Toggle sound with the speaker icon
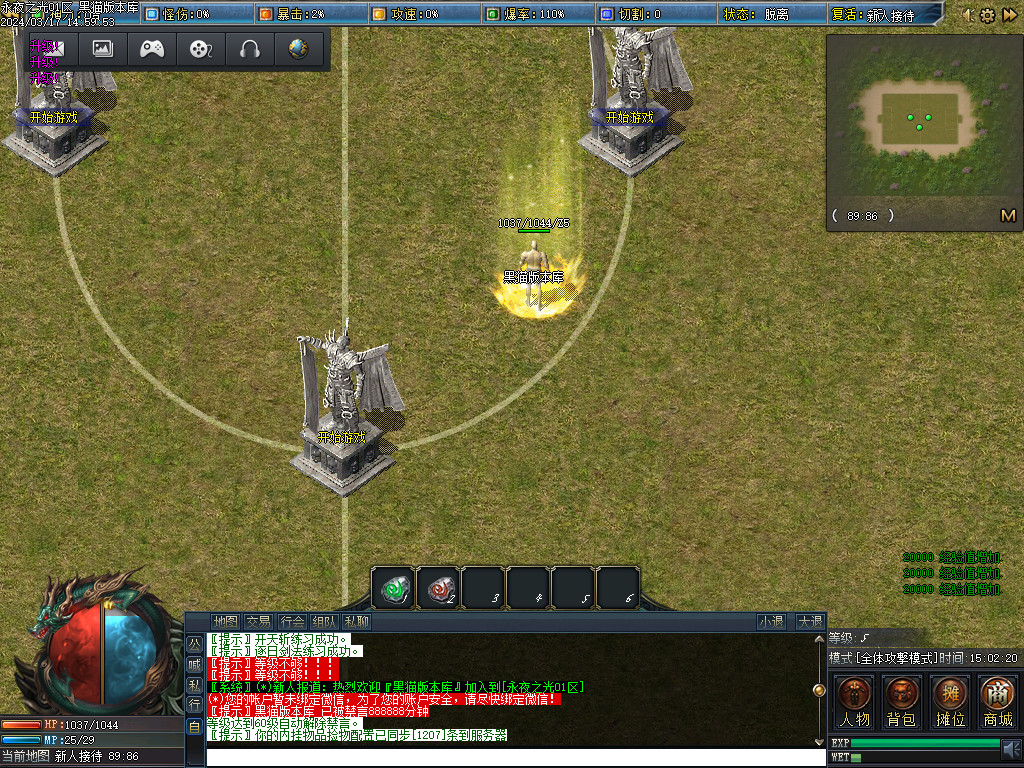Viewport: 1024px width, 768px height. 1011,749
